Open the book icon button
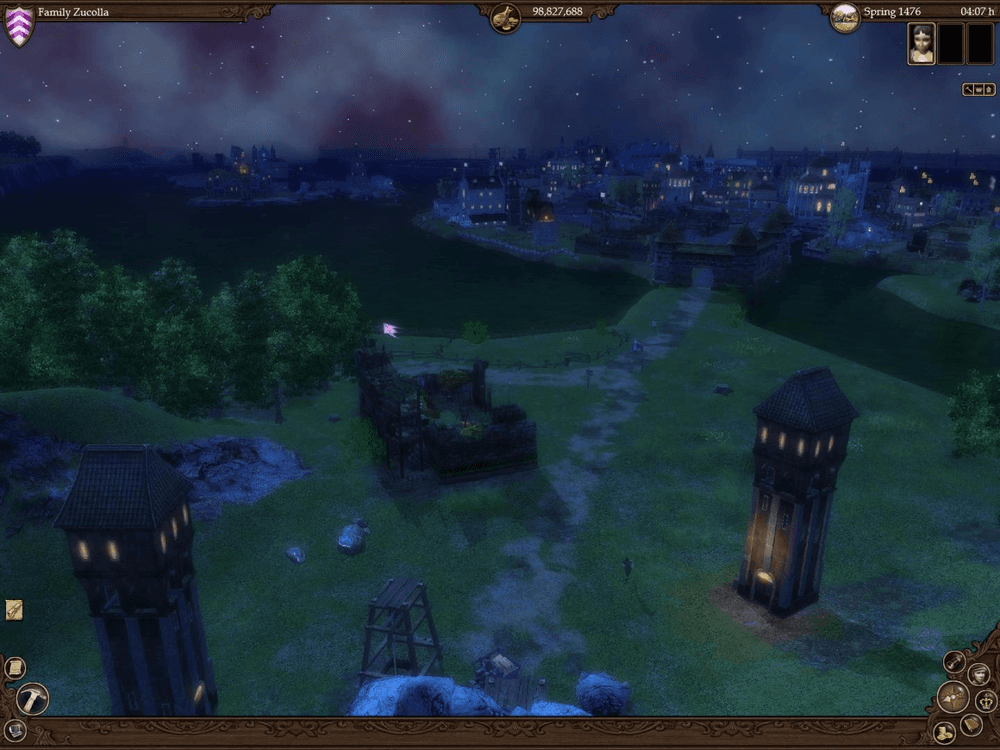The image size is (1000, 750). tap(970, 723)
